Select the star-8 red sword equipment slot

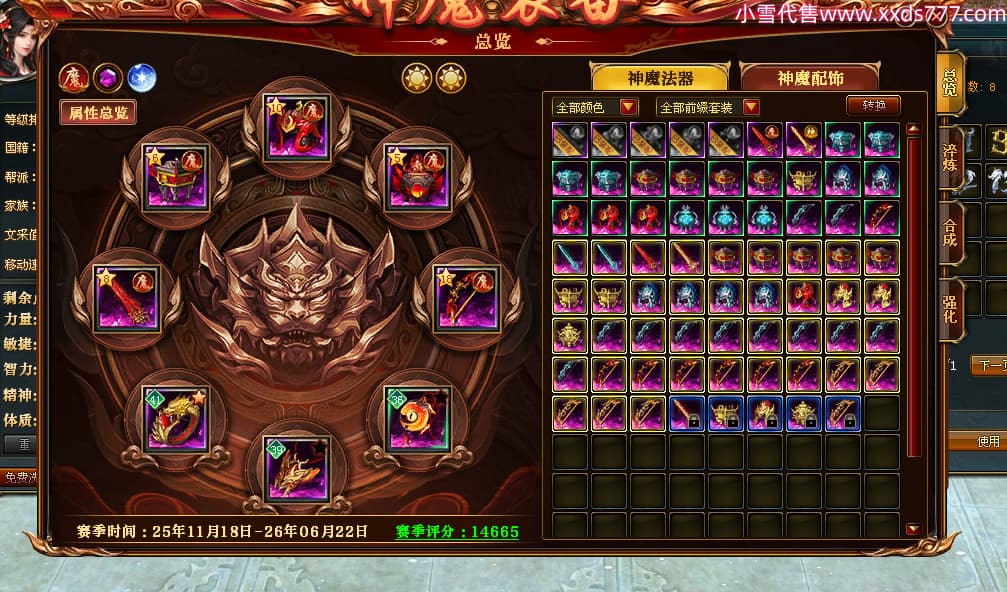coord(127,299)
